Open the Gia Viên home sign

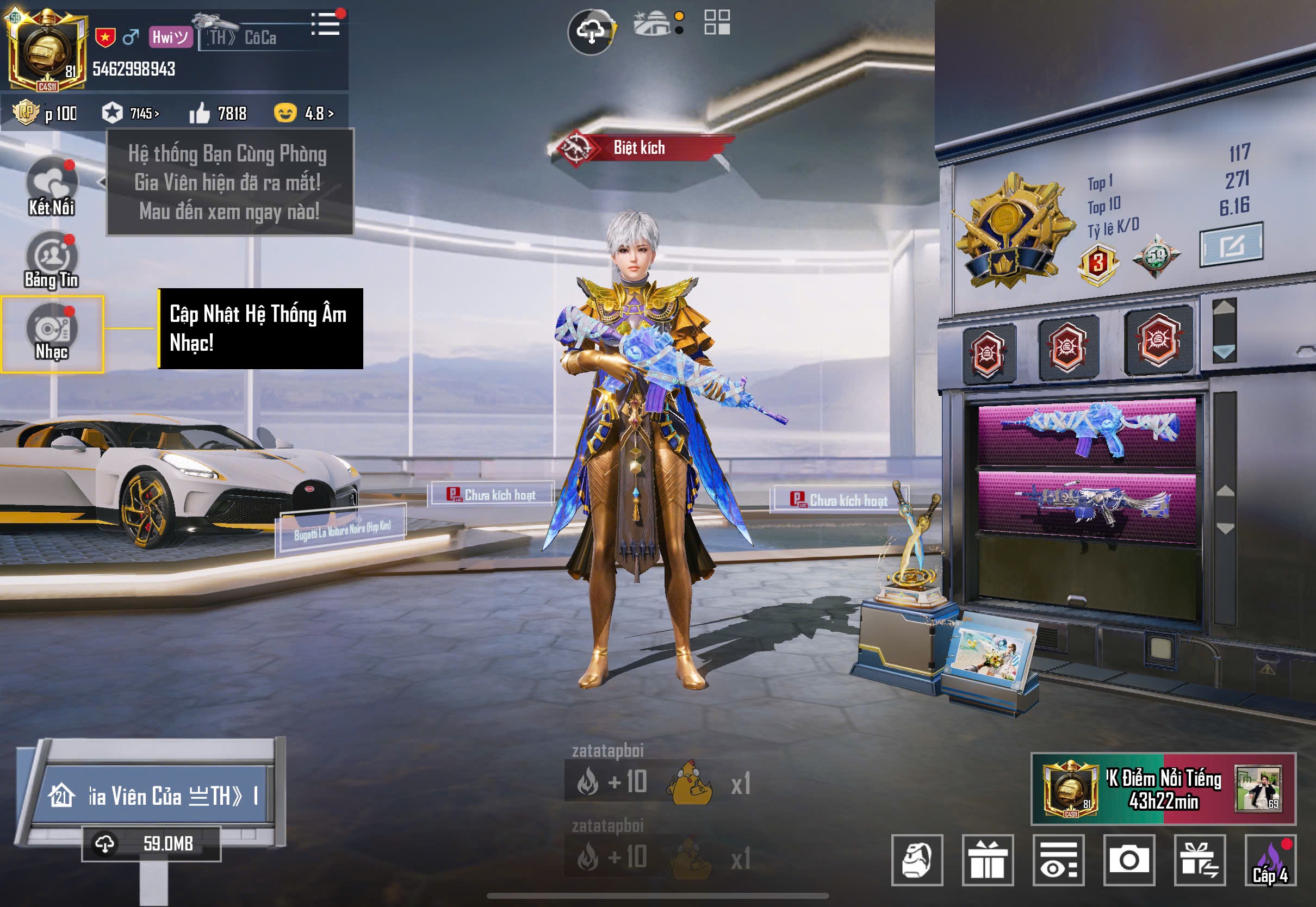tap(153, 796)
